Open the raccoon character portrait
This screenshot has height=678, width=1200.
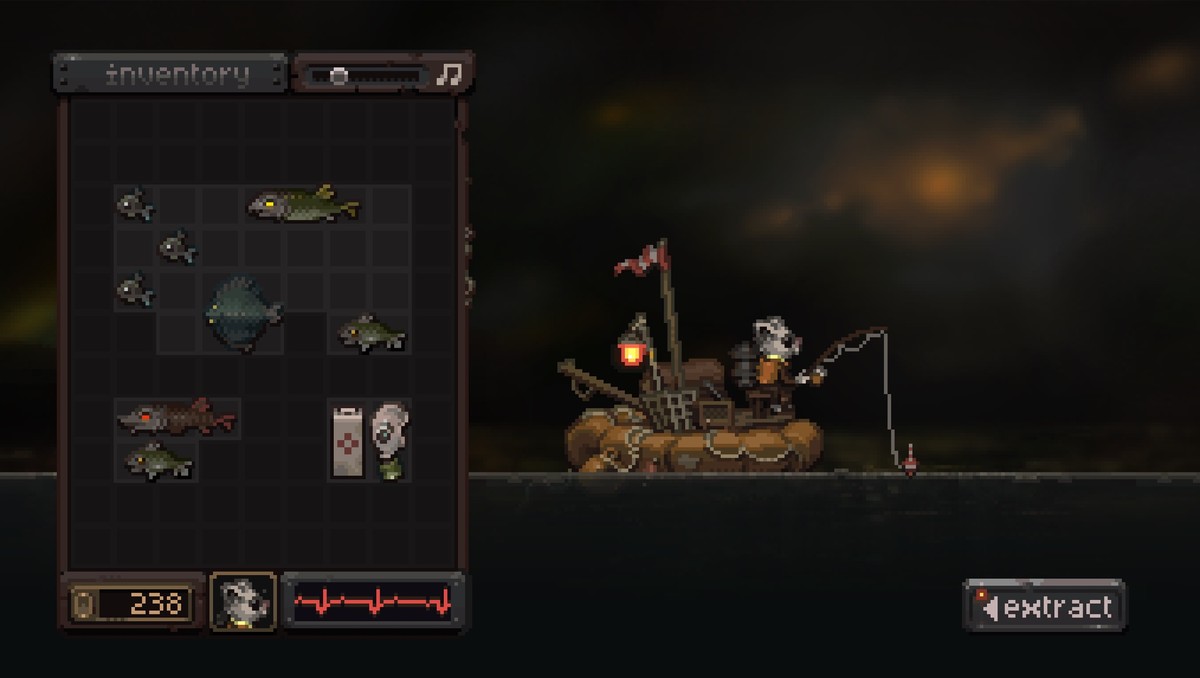click(243, 602)
